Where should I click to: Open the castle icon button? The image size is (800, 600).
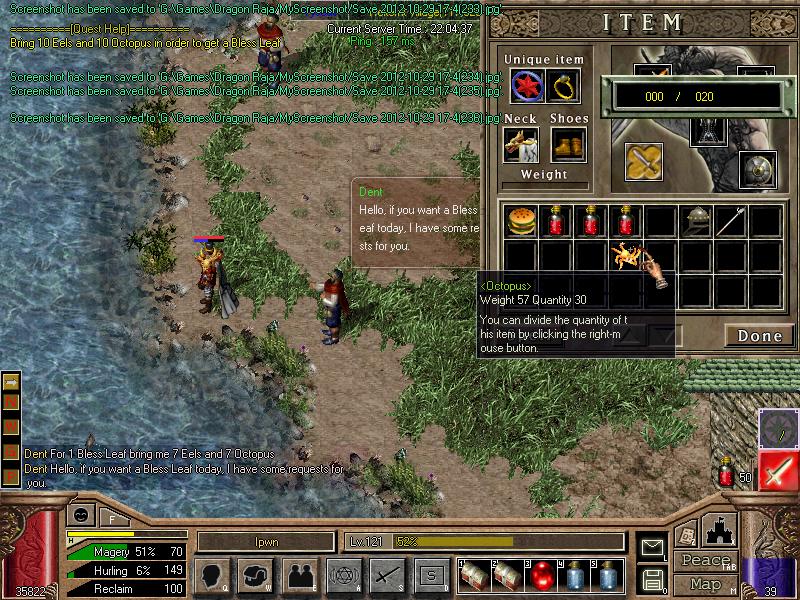(720, 530)
